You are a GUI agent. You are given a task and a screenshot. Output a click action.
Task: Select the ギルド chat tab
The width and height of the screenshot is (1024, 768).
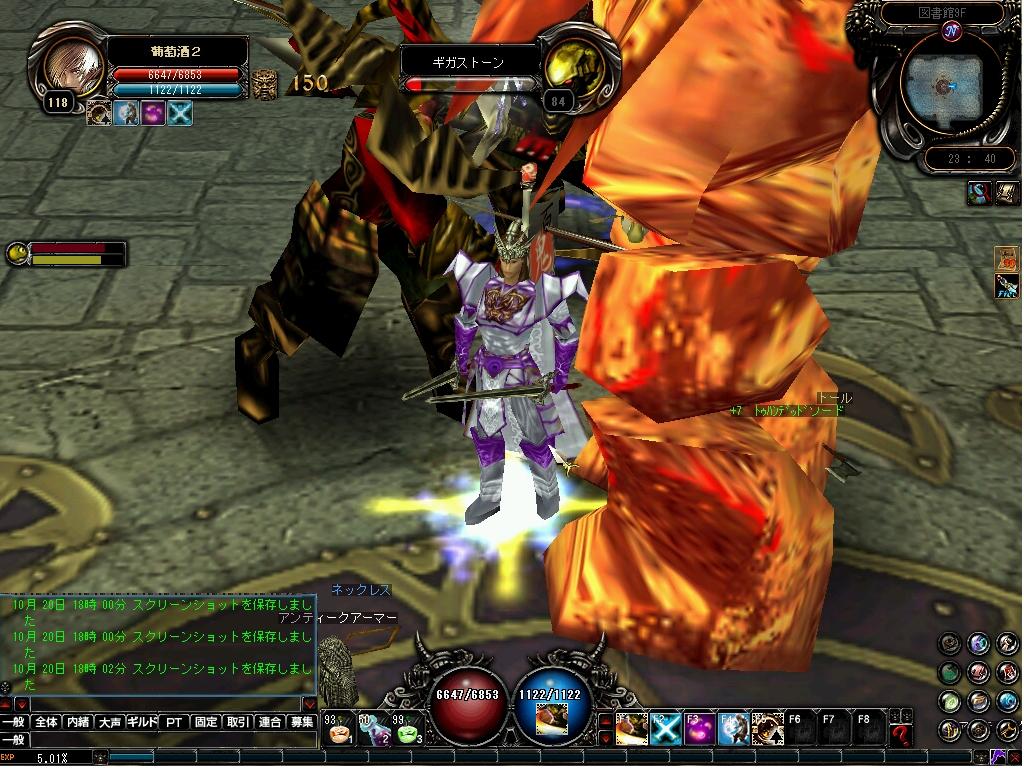tap(142, 722)
